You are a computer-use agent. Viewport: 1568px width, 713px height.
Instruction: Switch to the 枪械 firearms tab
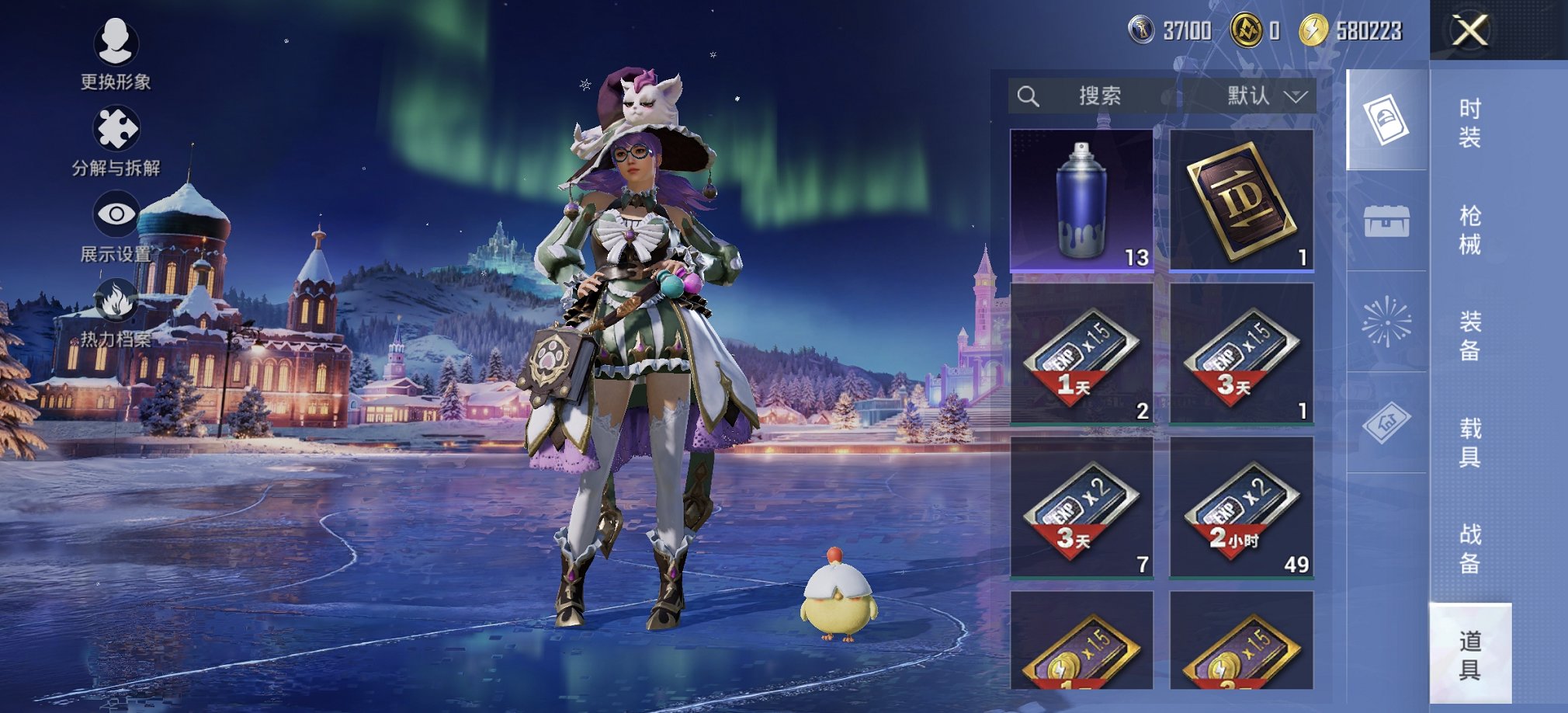1469,230
